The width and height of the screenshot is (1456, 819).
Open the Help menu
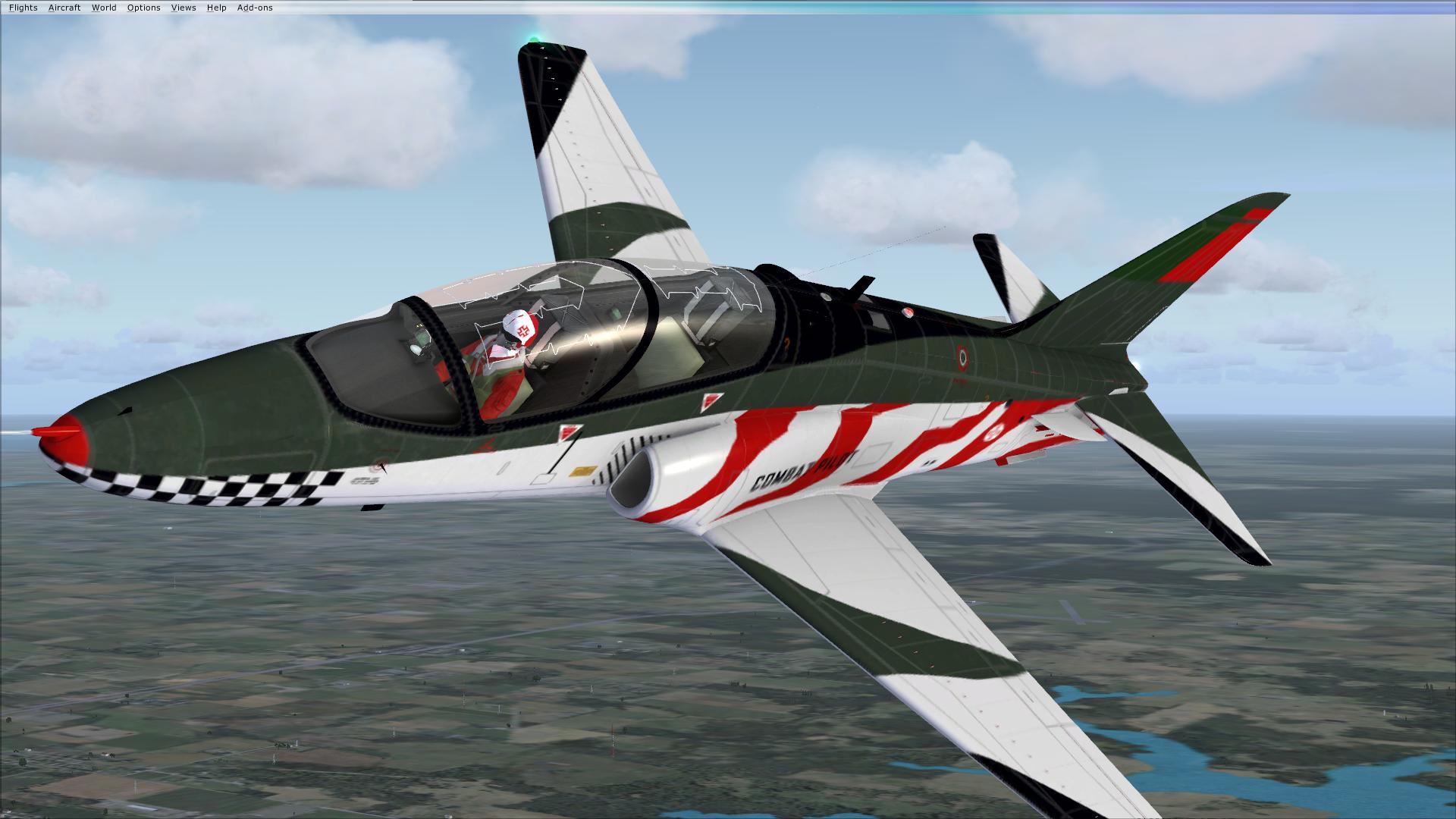tap(216, 8)
